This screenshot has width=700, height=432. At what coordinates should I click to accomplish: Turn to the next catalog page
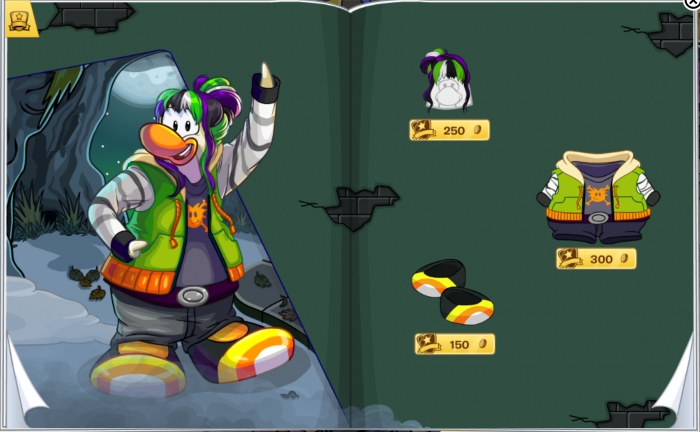pyautogui.click(x=680, y=405)
